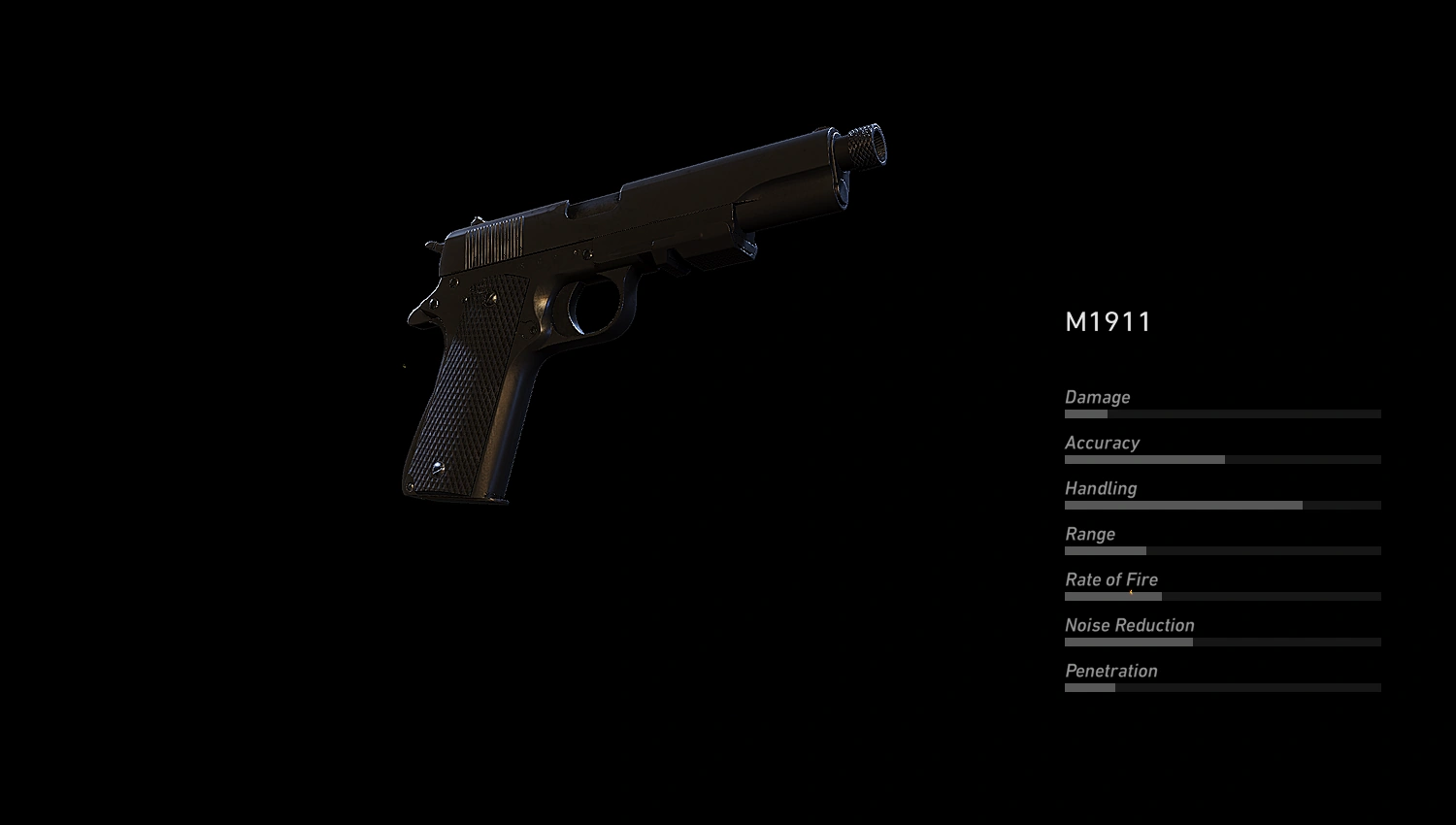
Task: Click the pistol's grip on the model
Action: click(x=466, y=408)
